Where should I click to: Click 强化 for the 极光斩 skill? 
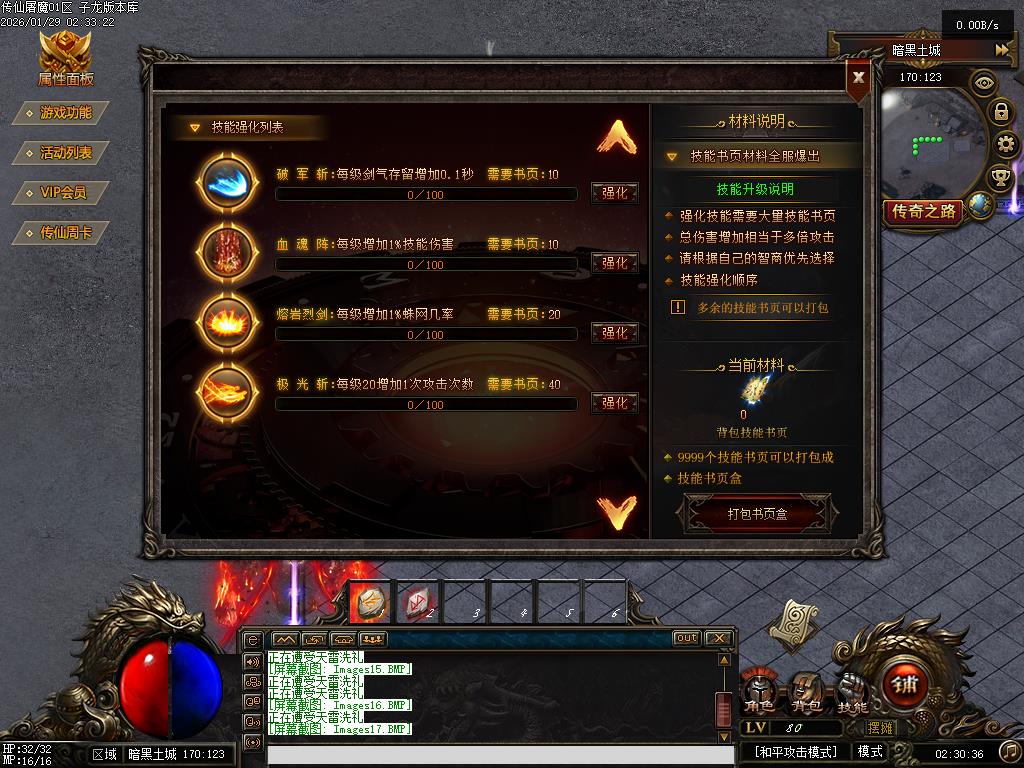[614, 403]
